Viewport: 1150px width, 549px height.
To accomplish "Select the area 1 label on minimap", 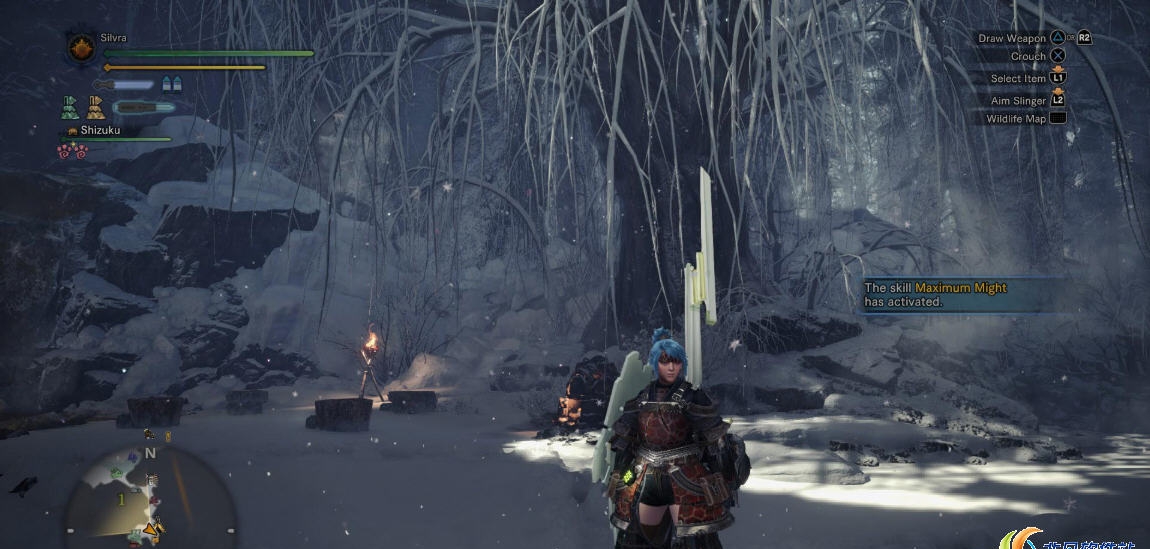I will [x=122, y=498].
